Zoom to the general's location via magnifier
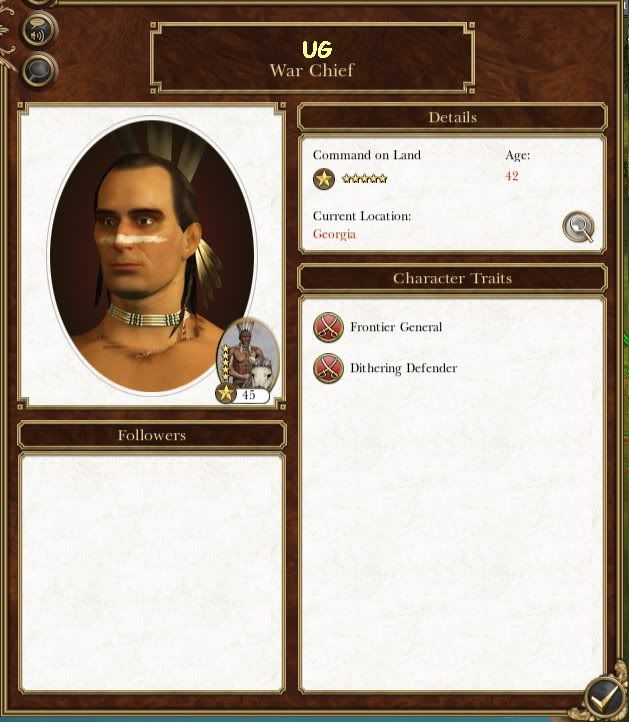 pyautogui.click(x=578, y=227)
